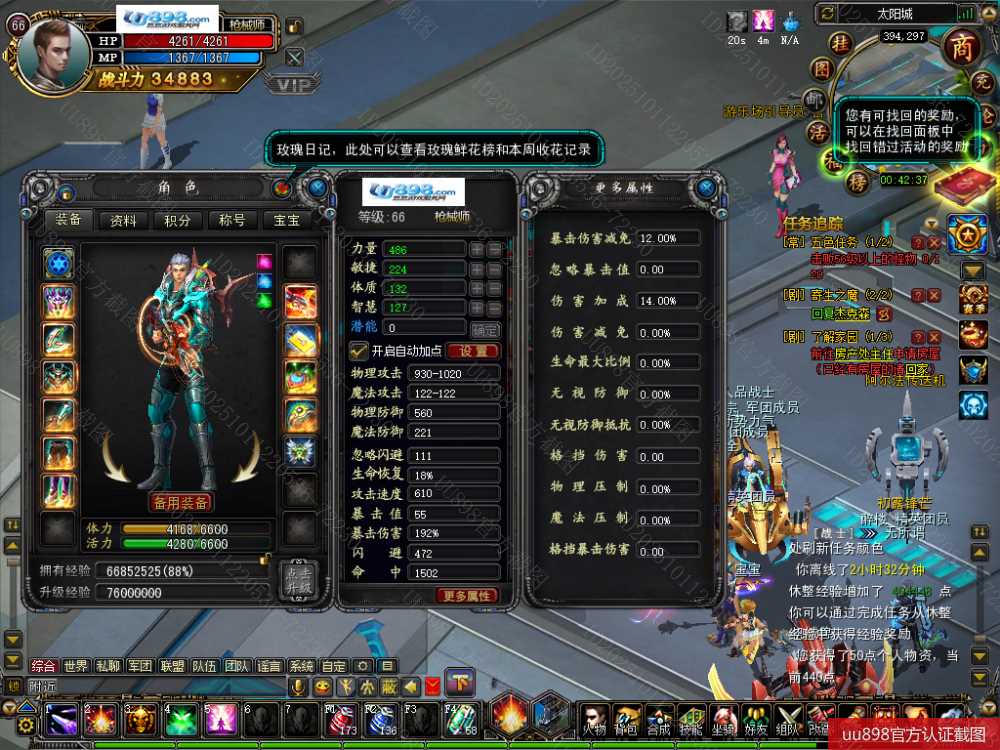The width and height of the screenshot is (1000, 750).
Task: Open the 背包 bag menu
Action: pyautogui.click(x=627, y=718)
